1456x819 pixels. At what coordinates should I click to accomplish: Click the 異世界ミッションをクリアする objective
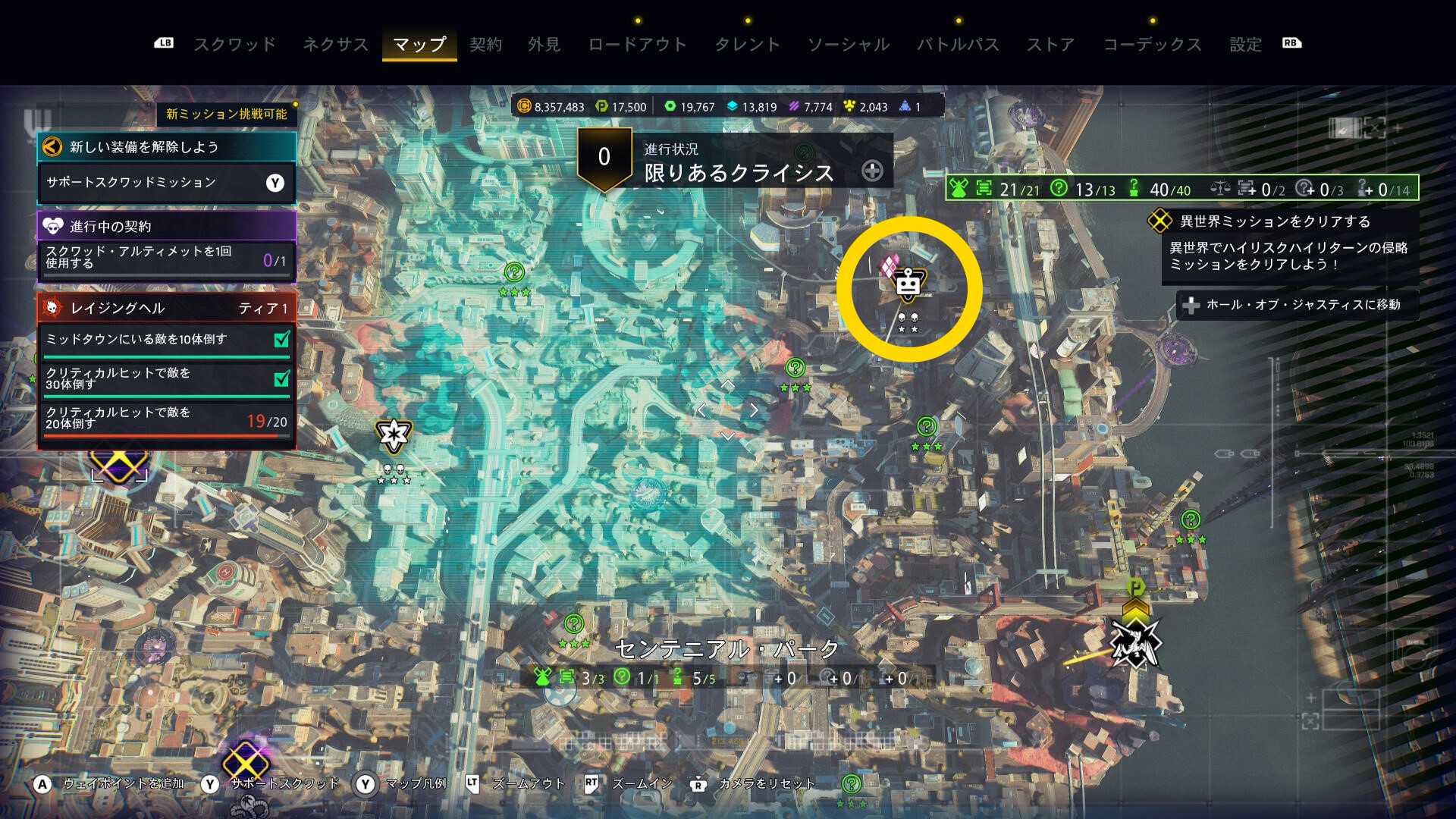(x=1274, y=221)
